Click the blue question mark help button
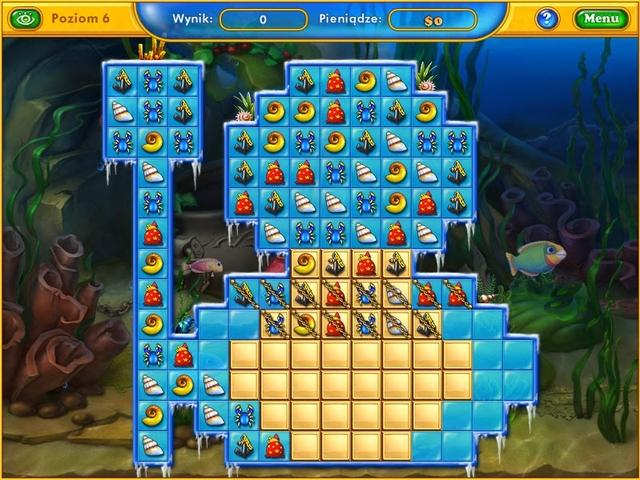 click(x=547, y=18)
